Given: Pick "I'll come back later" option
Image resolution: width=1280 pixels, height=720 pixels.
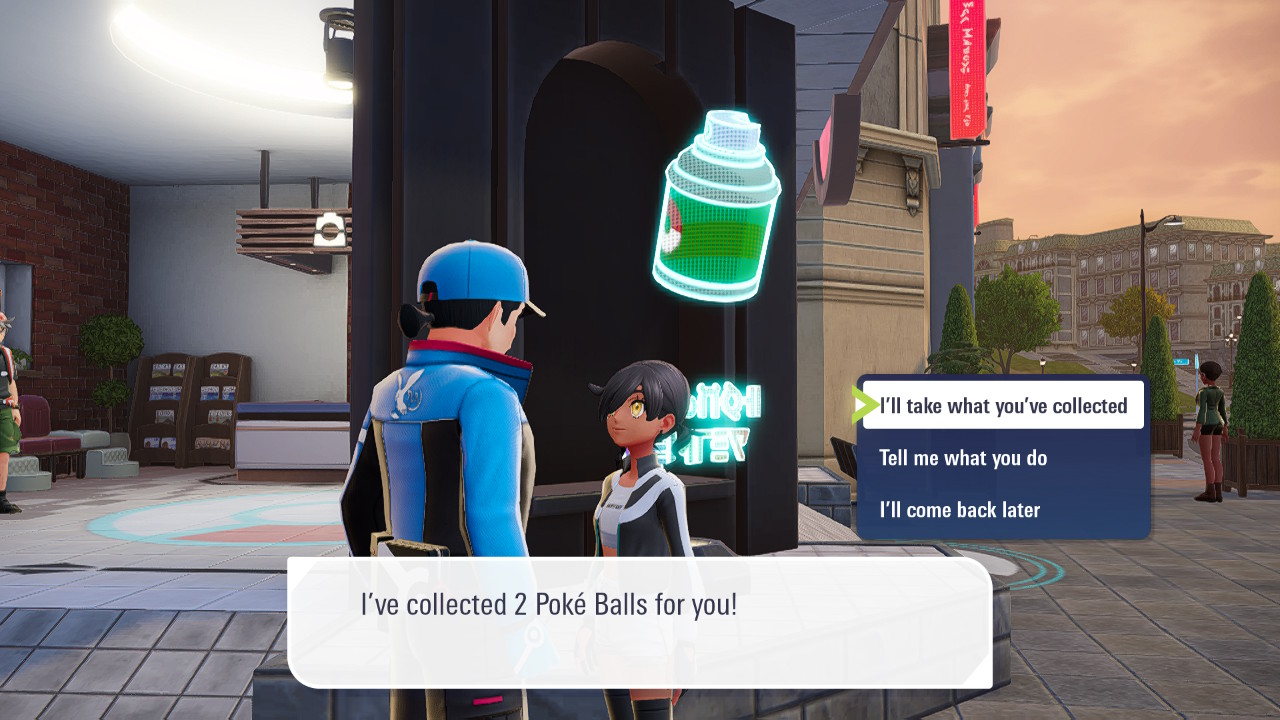Looking at the screenshot, I should click(959, 510).
